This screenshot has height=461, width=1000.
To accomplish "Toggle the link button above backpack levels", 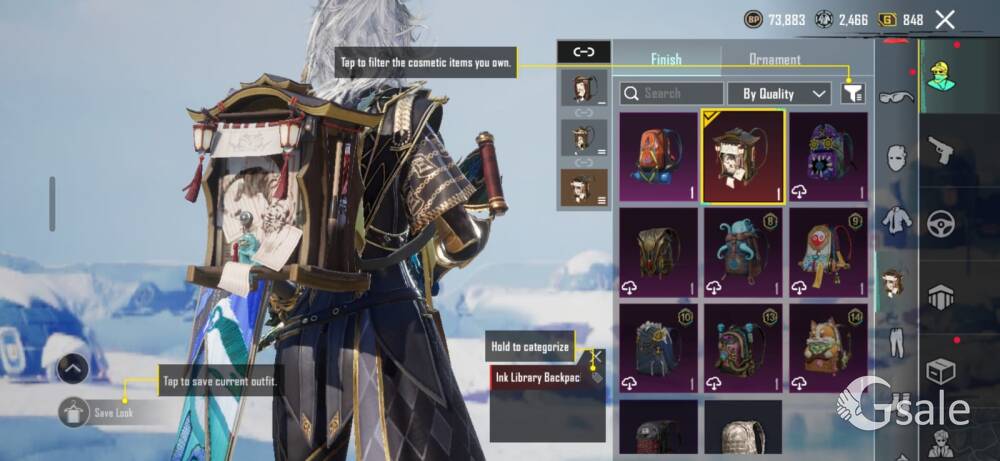I will (x=583, y=52).
